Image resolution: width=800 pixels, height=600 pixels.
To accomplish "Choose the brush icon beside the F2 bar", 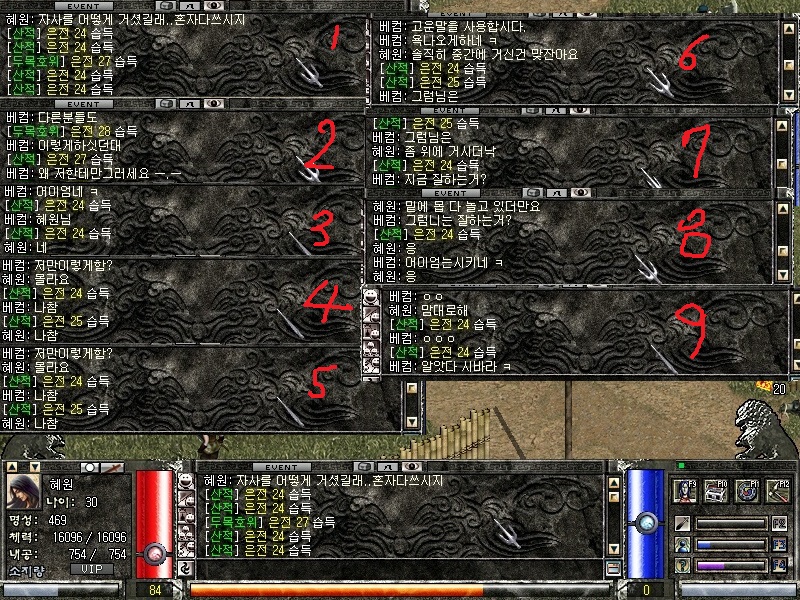I will [682, 524].
